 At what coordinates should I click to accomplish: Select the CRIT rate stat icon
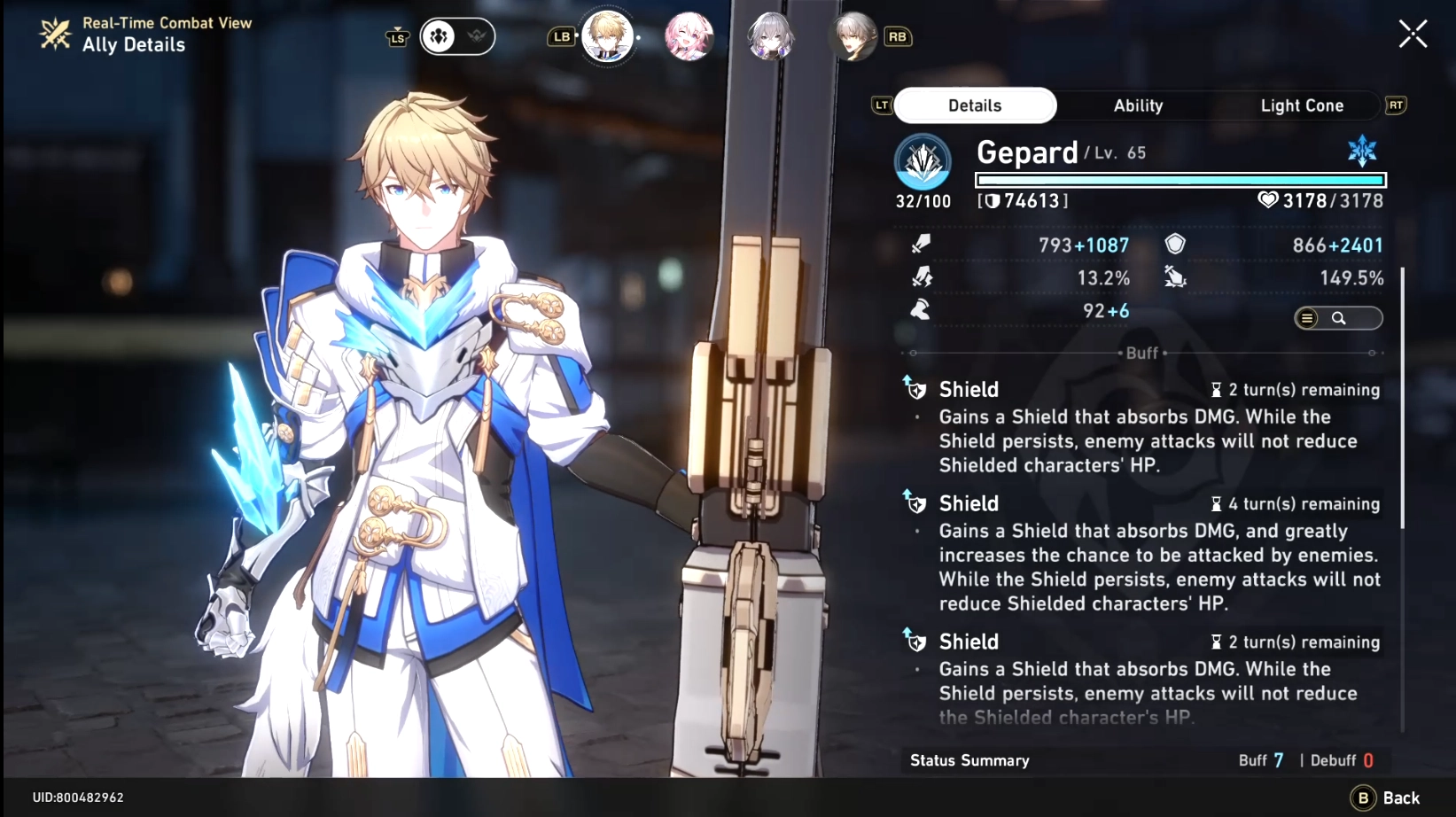point(922,277)
